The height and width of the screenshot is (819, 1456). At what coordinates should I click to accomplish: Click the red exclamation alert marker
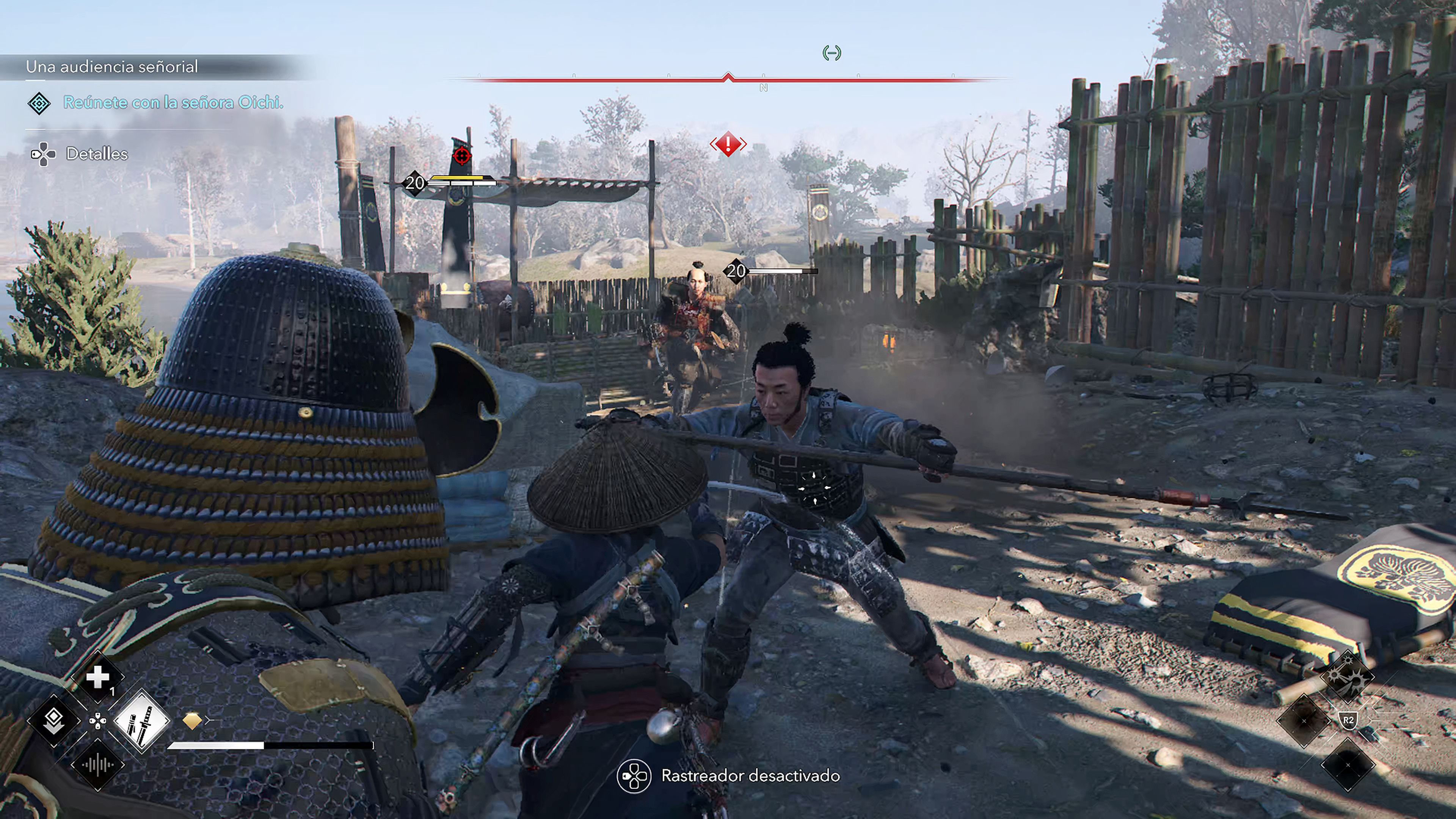tap(728, 144)
